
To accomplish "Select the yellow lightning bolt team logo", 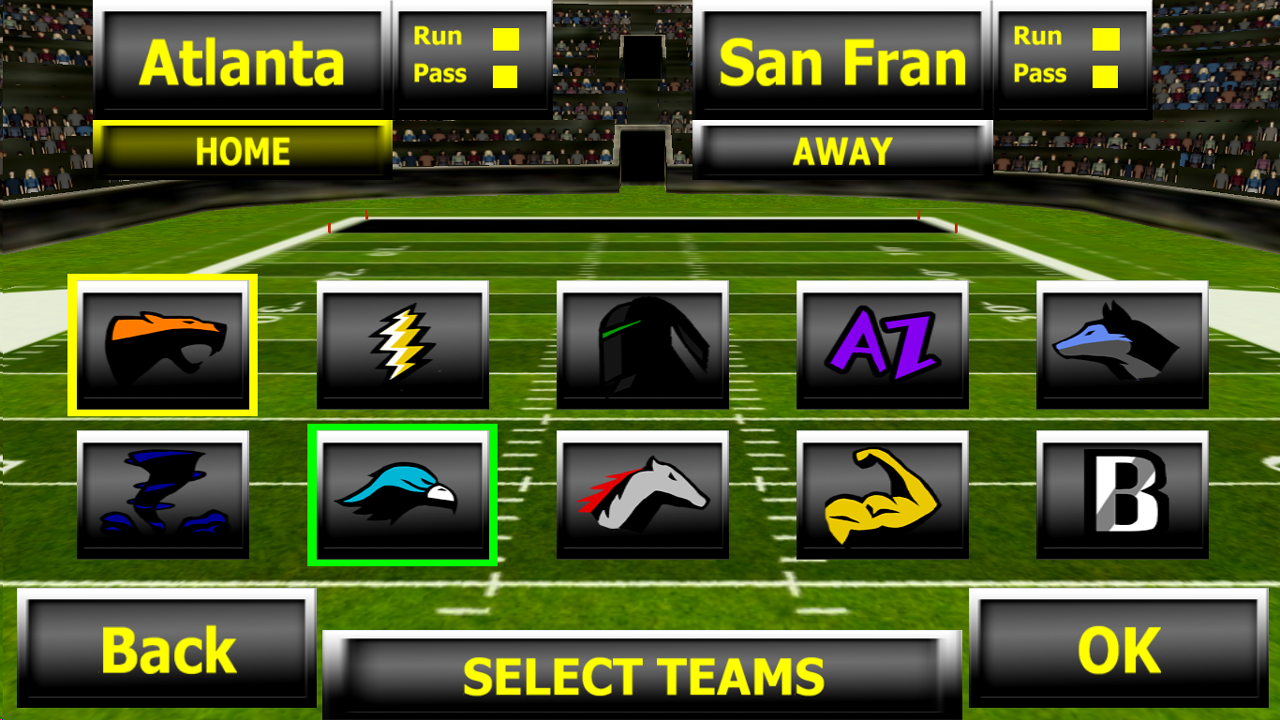I will pyautogui.click(x=403, y=345).
